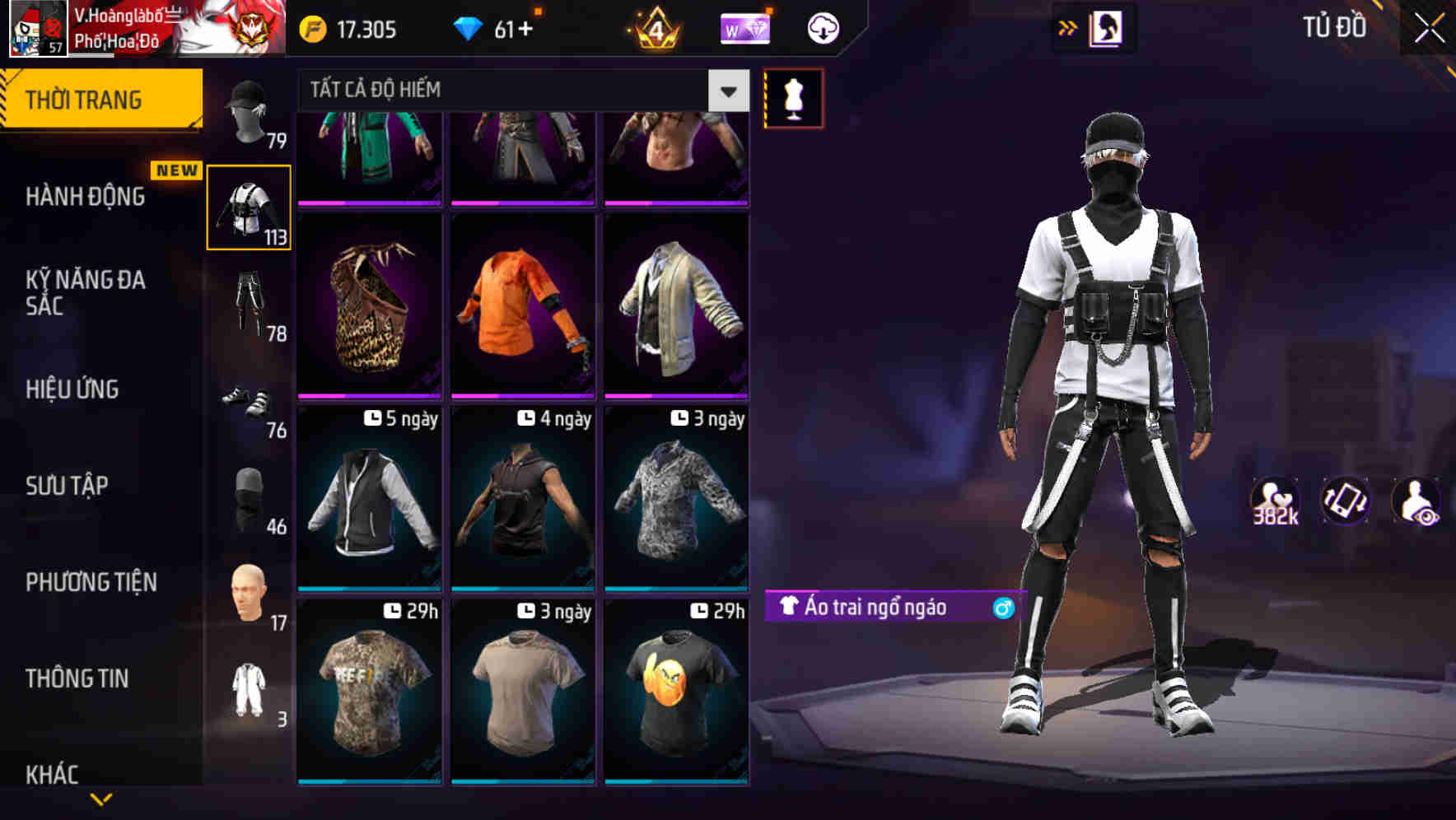
Task: Select the mannequin preset icon above the grid
Action: 793,97
